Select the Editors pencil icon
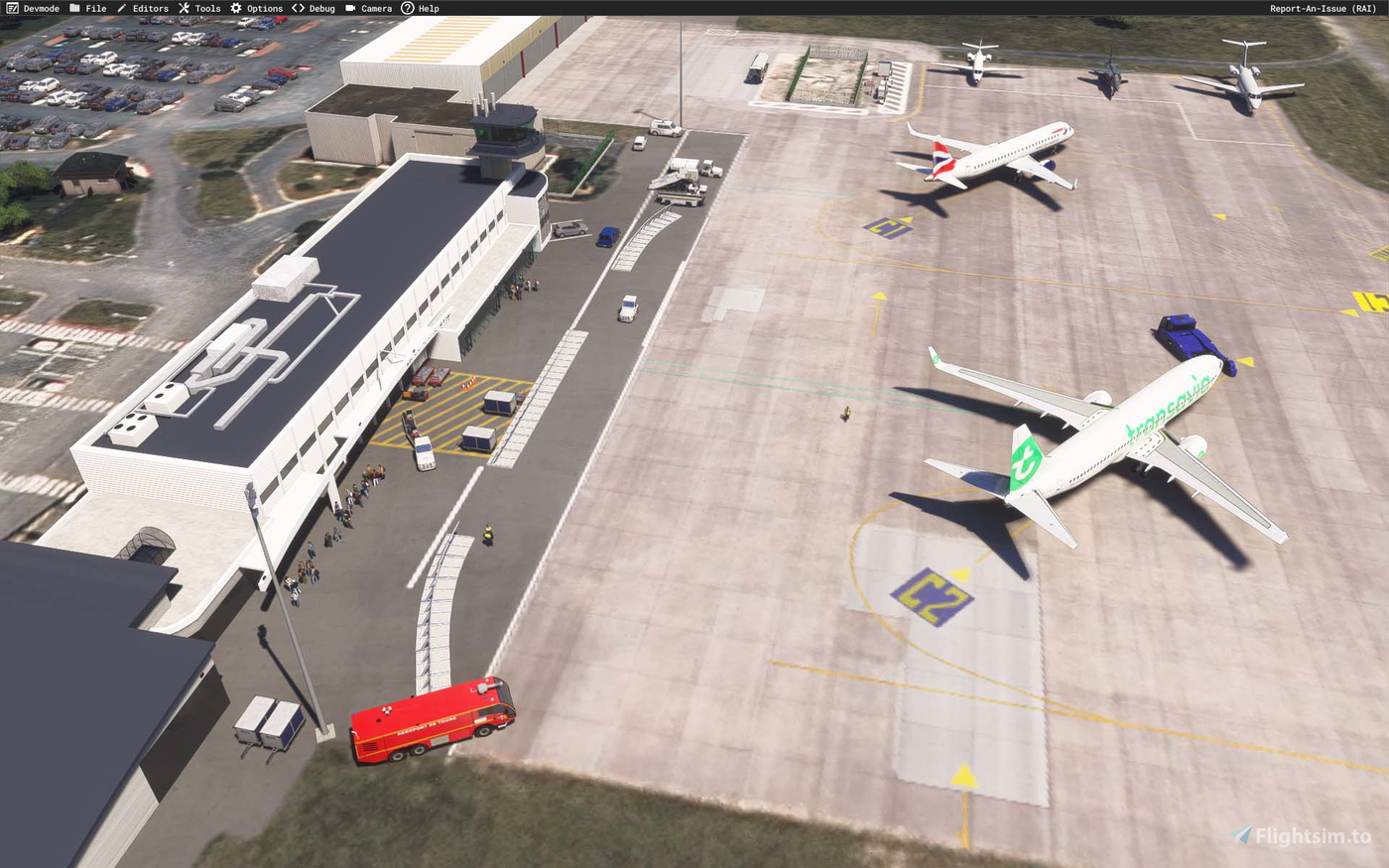The width and height of the screenshot is (1389, 868). coord(124,8)
